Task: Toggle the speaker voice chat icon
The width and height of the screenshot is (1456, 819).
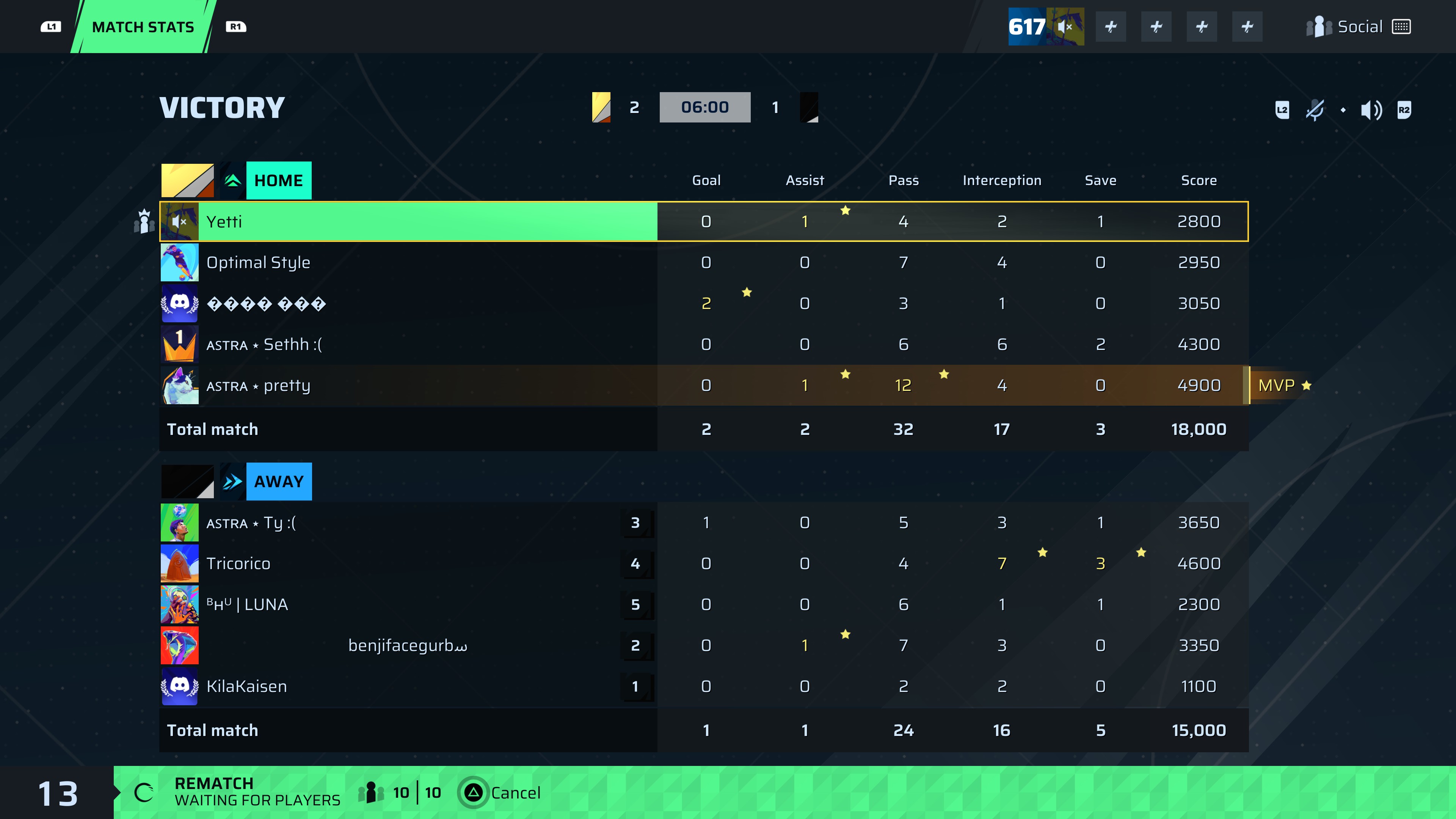Action: click(x=1371, y=110)
